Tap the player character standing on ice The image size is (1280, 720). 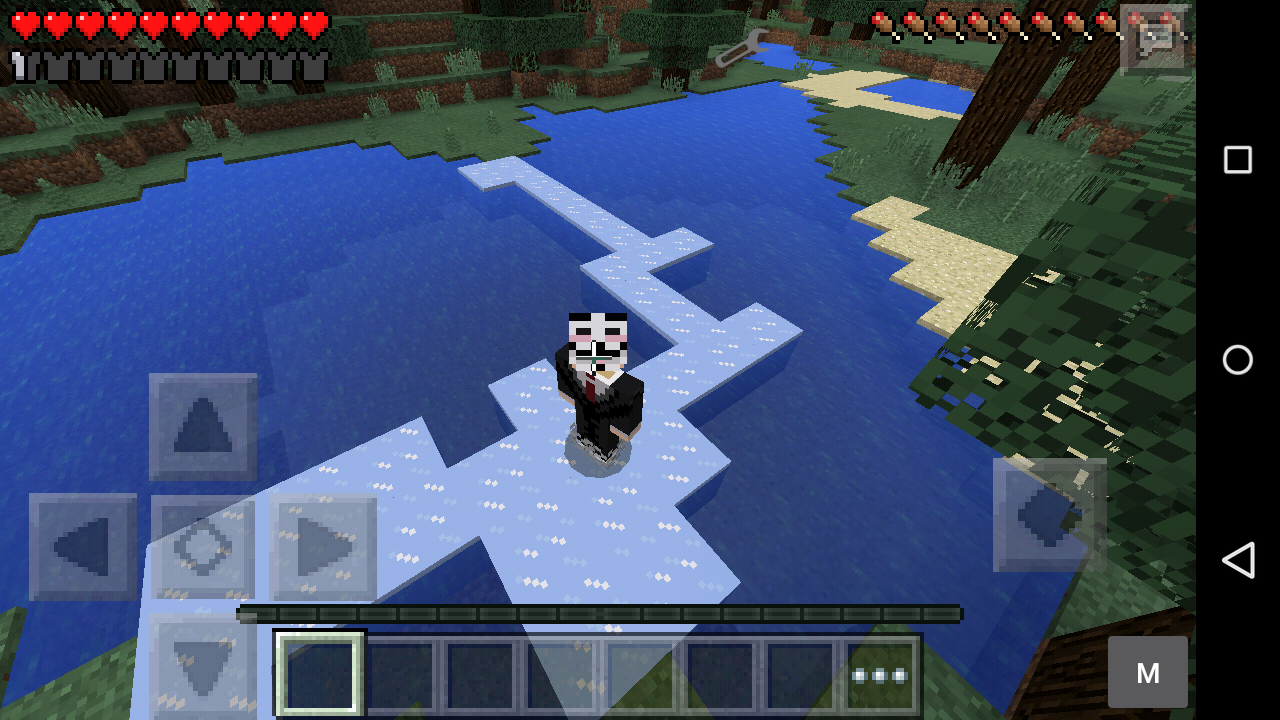coord(595,390)
